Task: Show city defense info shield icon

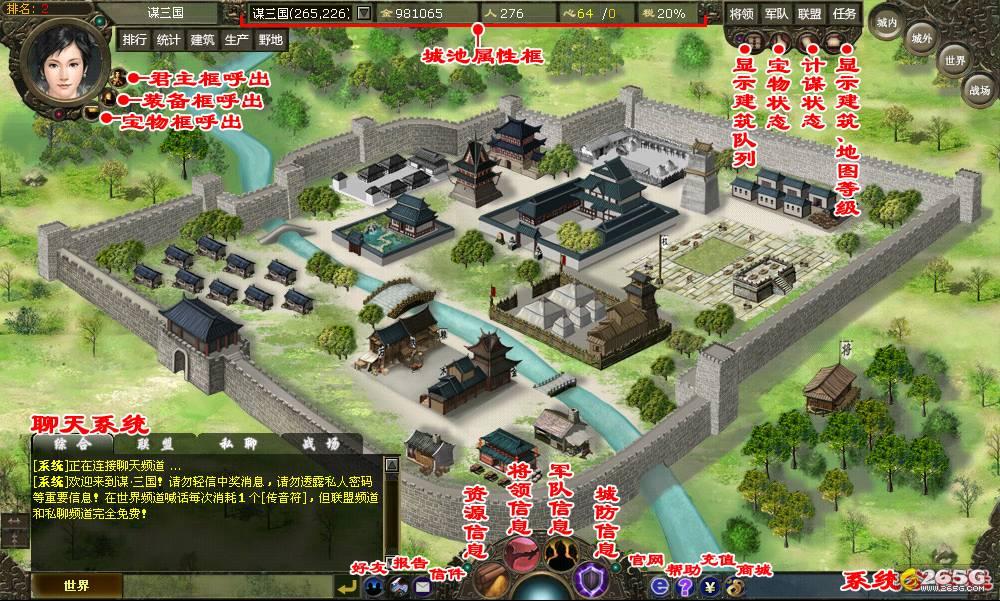Action: tap(591, 578)
